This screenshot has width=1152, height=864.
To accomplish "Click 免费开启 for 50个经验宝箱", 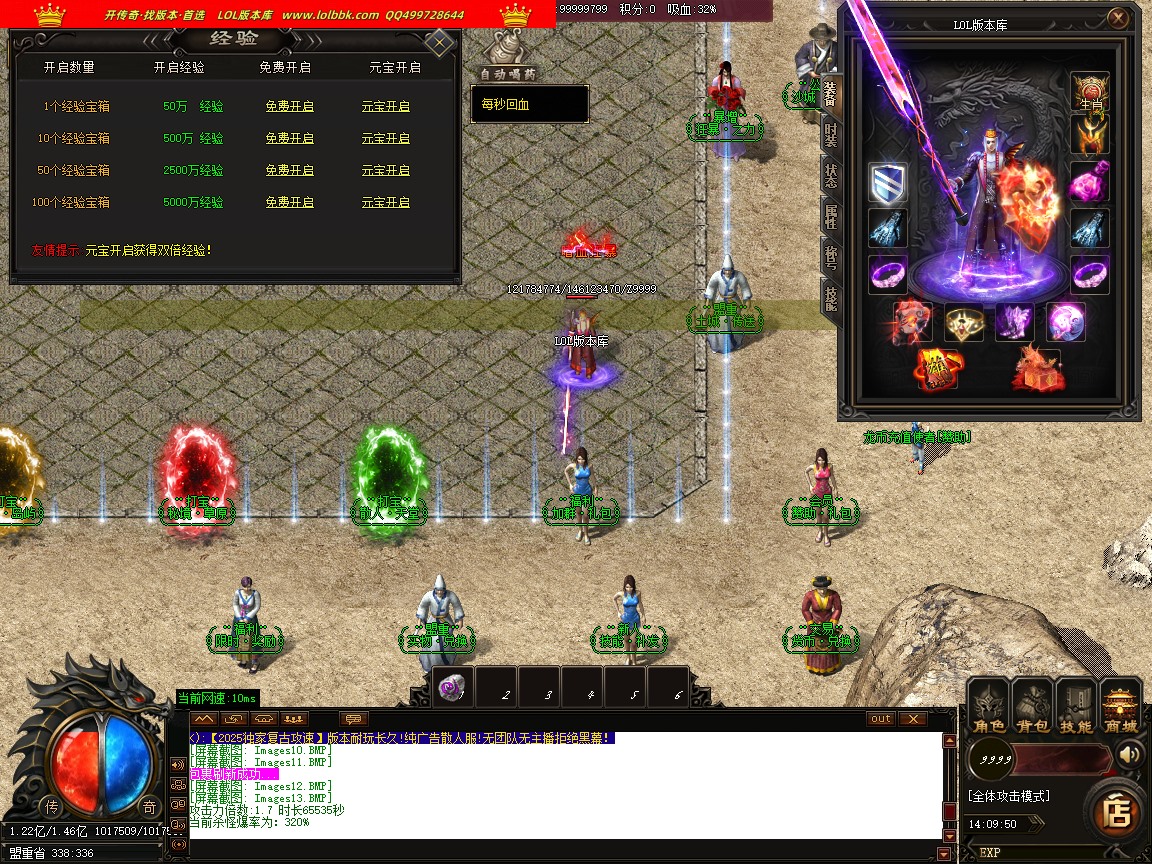I will (289, 170).
